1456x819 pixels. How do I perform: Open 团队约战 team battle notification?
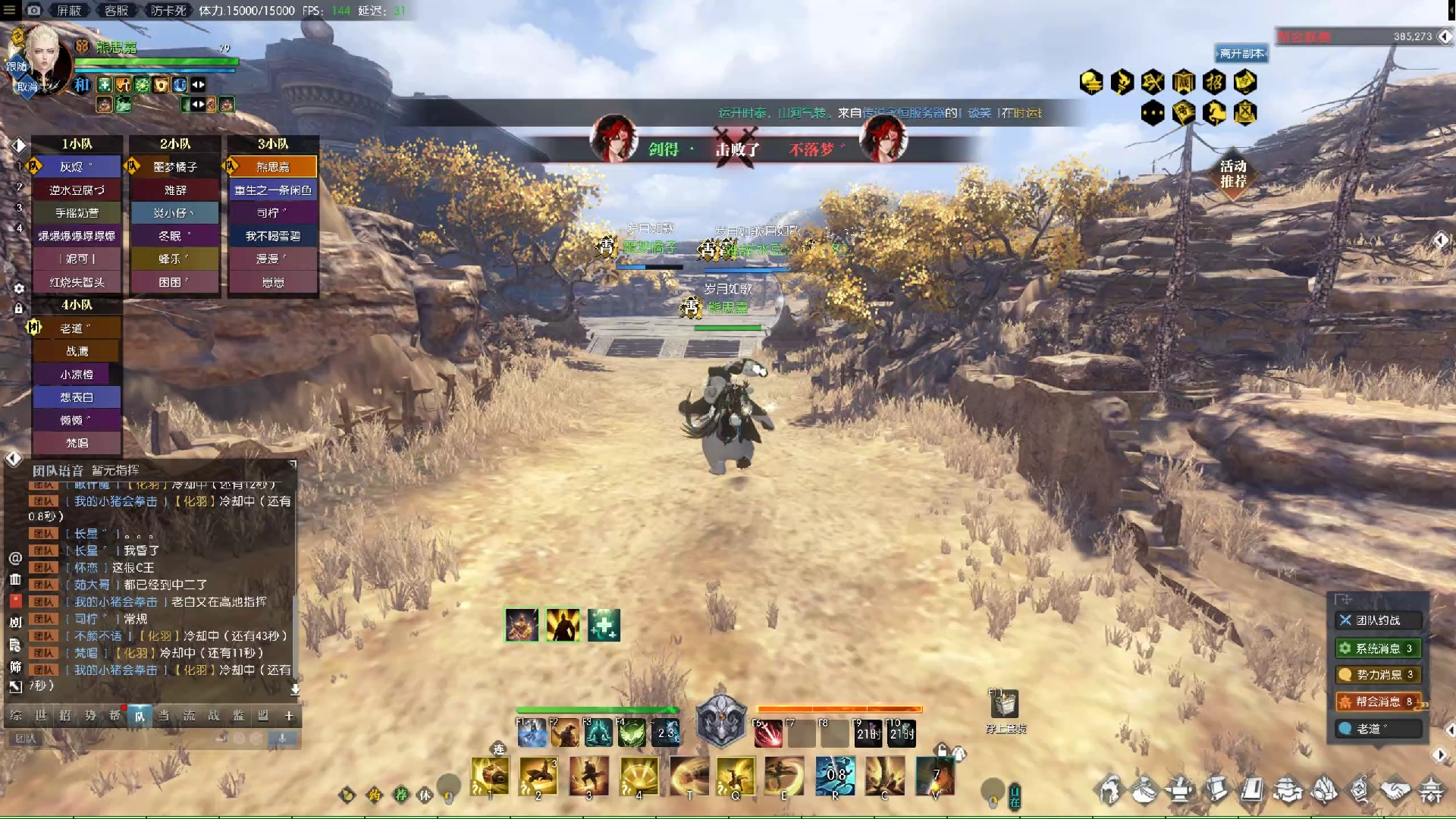[1378, 620]
